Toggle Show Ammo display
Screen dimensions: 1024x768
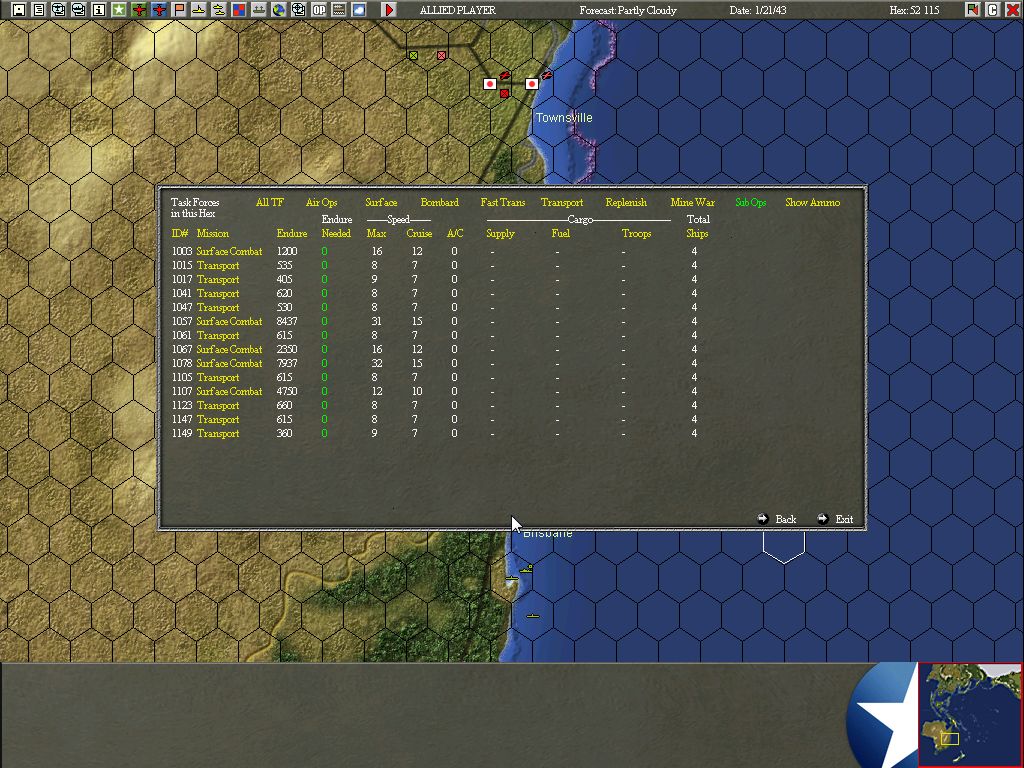coord(812,203)
